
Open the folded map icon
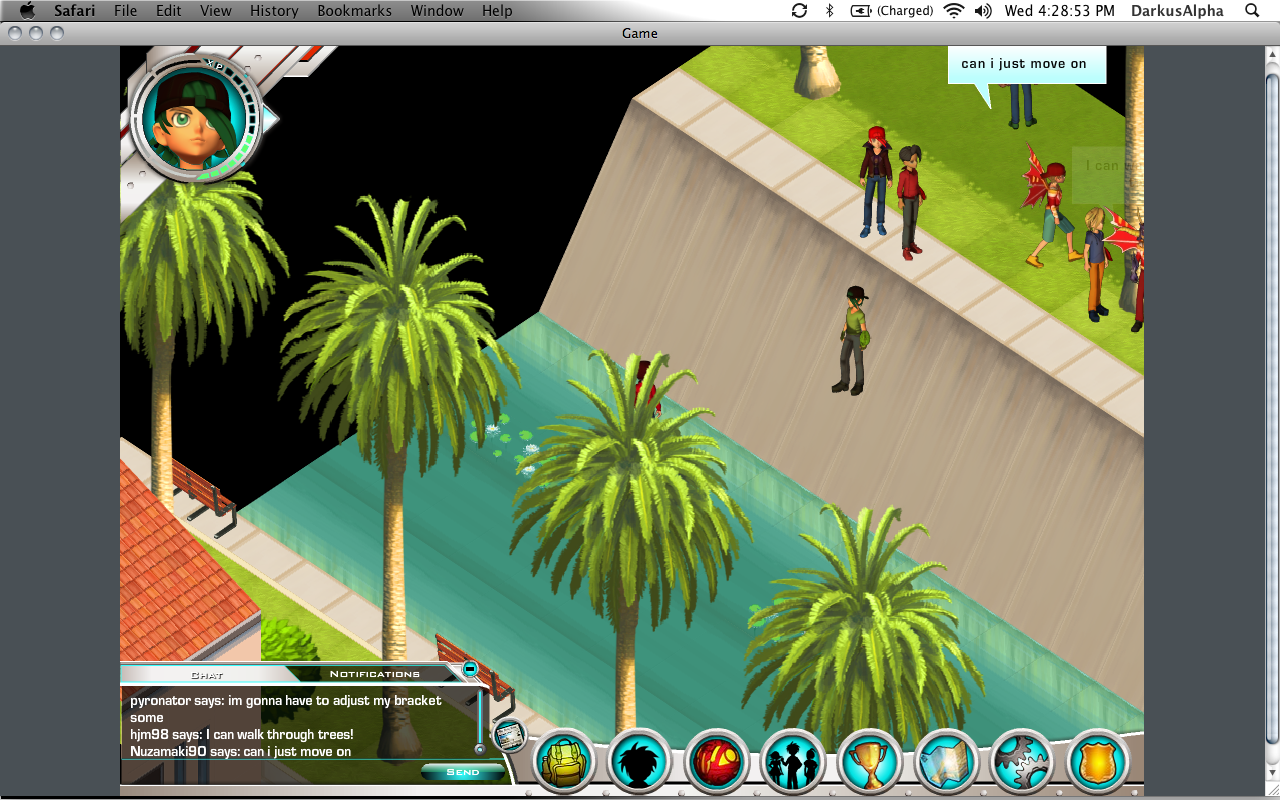pyautogui.click(x=945, y=764)
